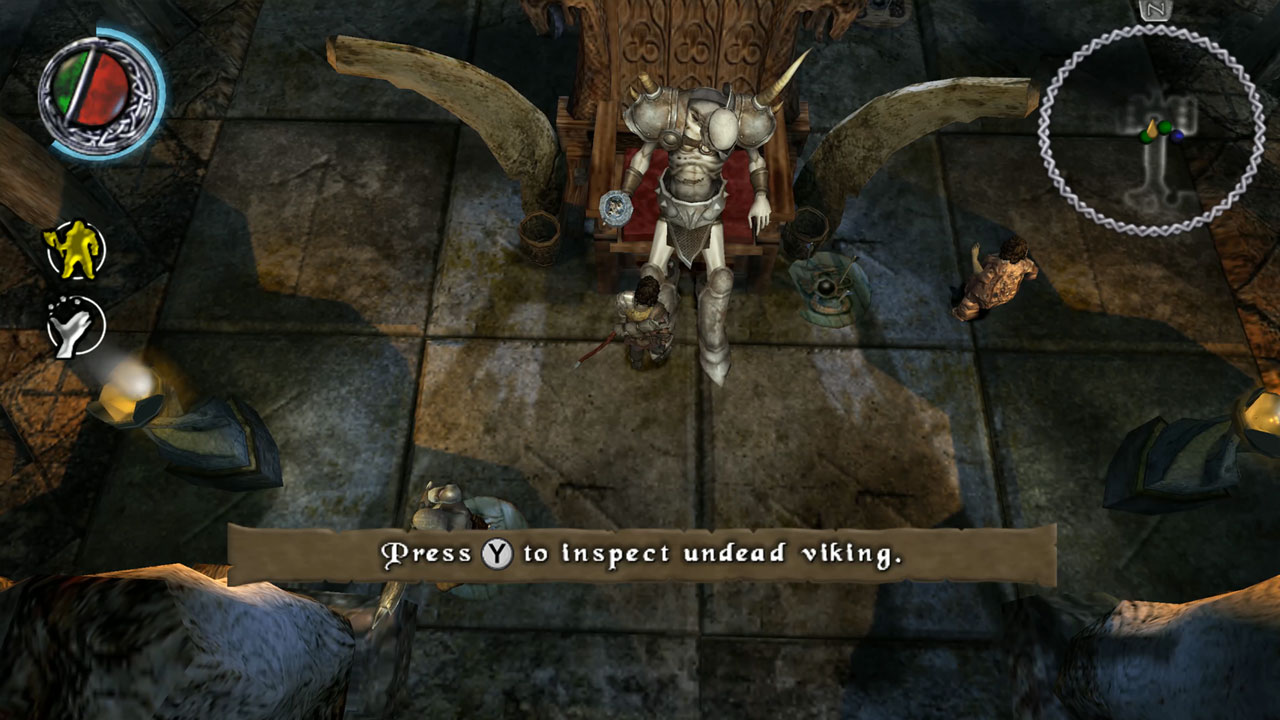The image size is (1280, 720).
Task: Click the left green ally dot on minimap
Action: coord(1144,137)
